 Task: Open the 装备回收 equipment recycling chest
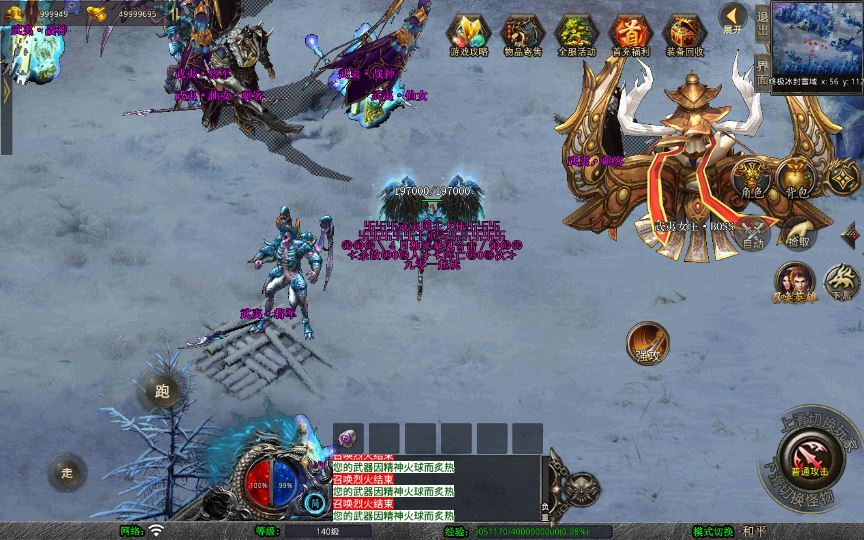pyautogui.click(x=684, y=34)
